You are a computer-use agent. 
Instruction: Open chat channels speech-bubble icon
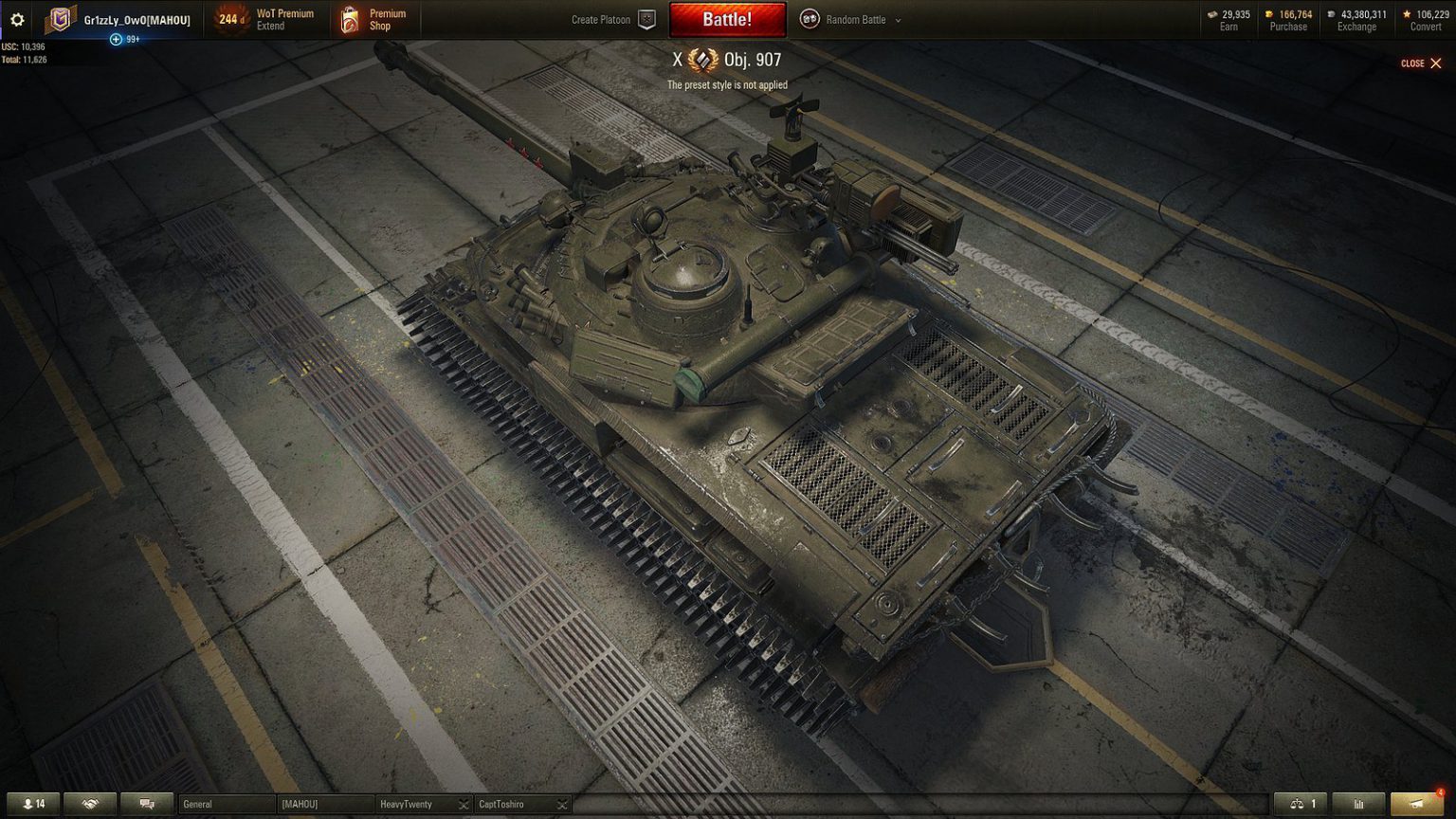click(146, 804)
